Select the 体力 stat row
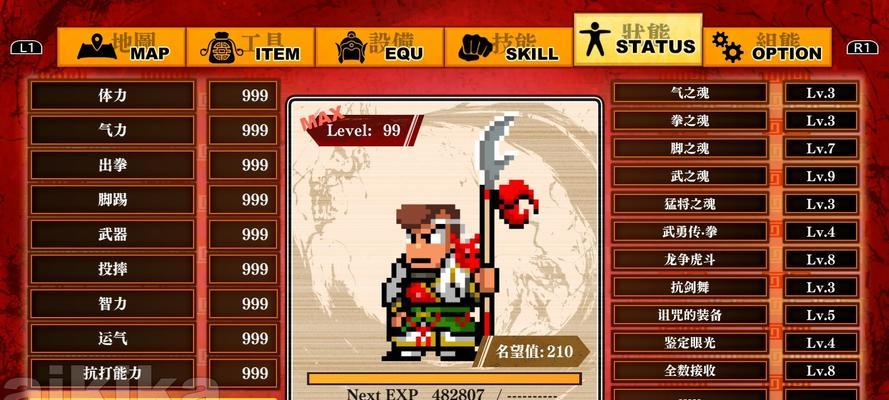 pos(112,96)
